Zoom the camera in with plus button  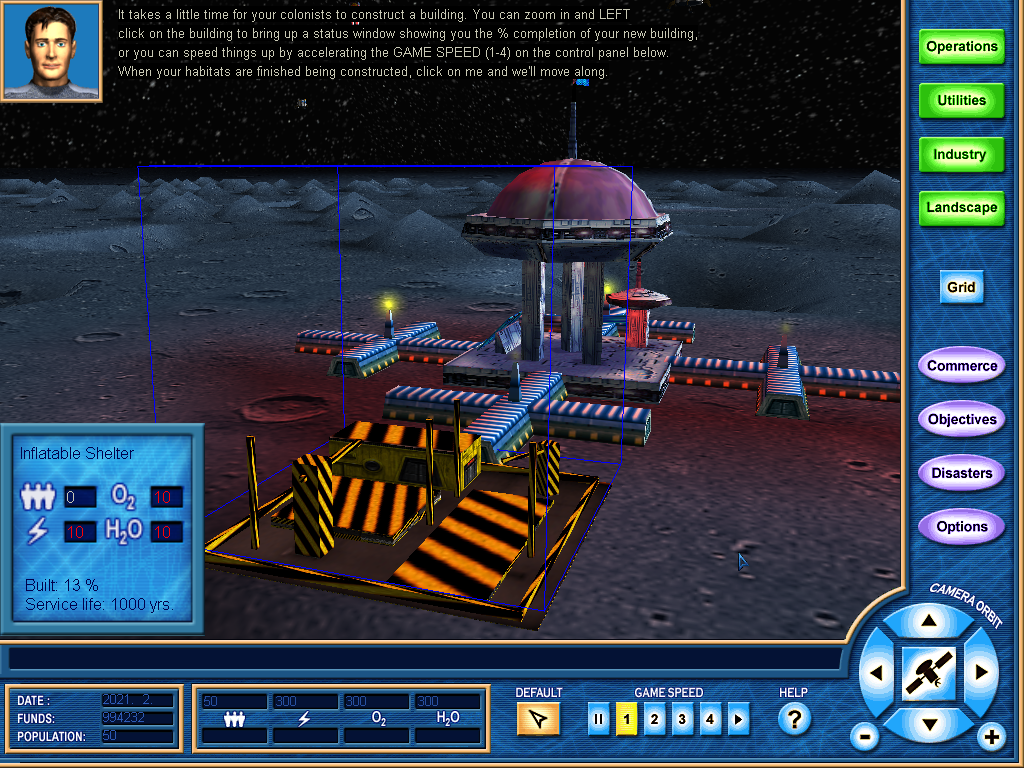991,738
